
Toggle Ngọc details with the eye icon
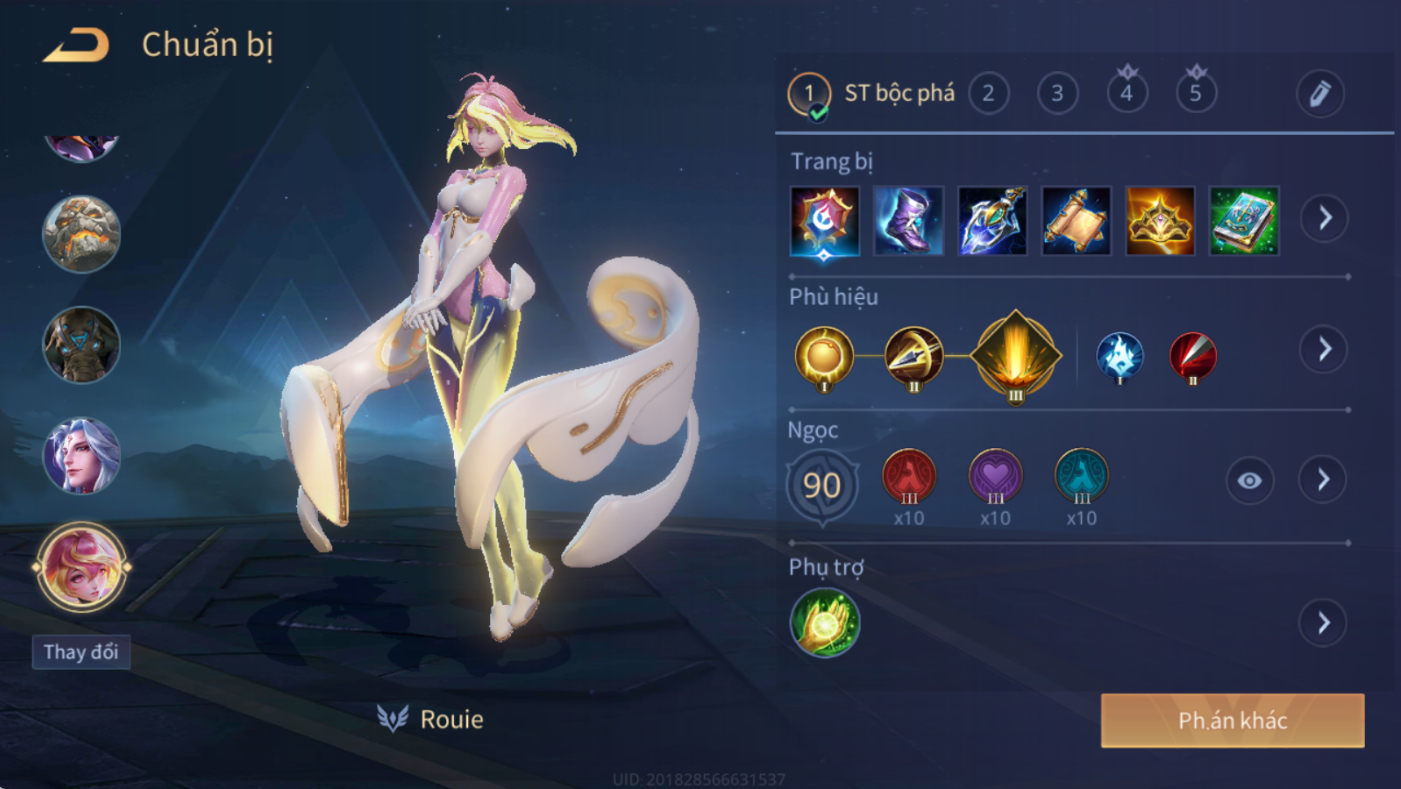coord(1249,481)
